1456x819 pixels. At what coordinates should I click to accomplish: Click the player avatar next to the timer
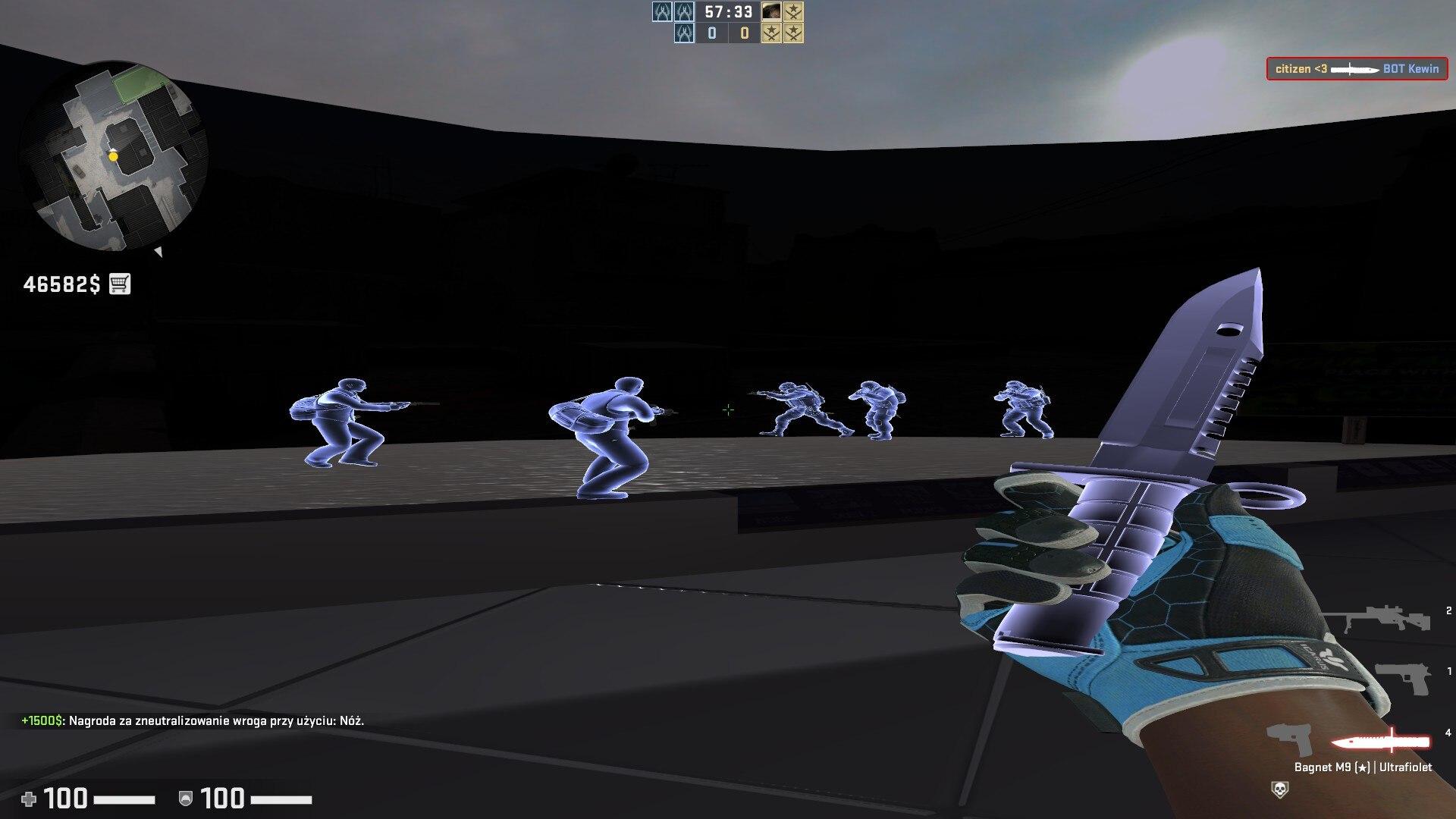tap(772, 11)
